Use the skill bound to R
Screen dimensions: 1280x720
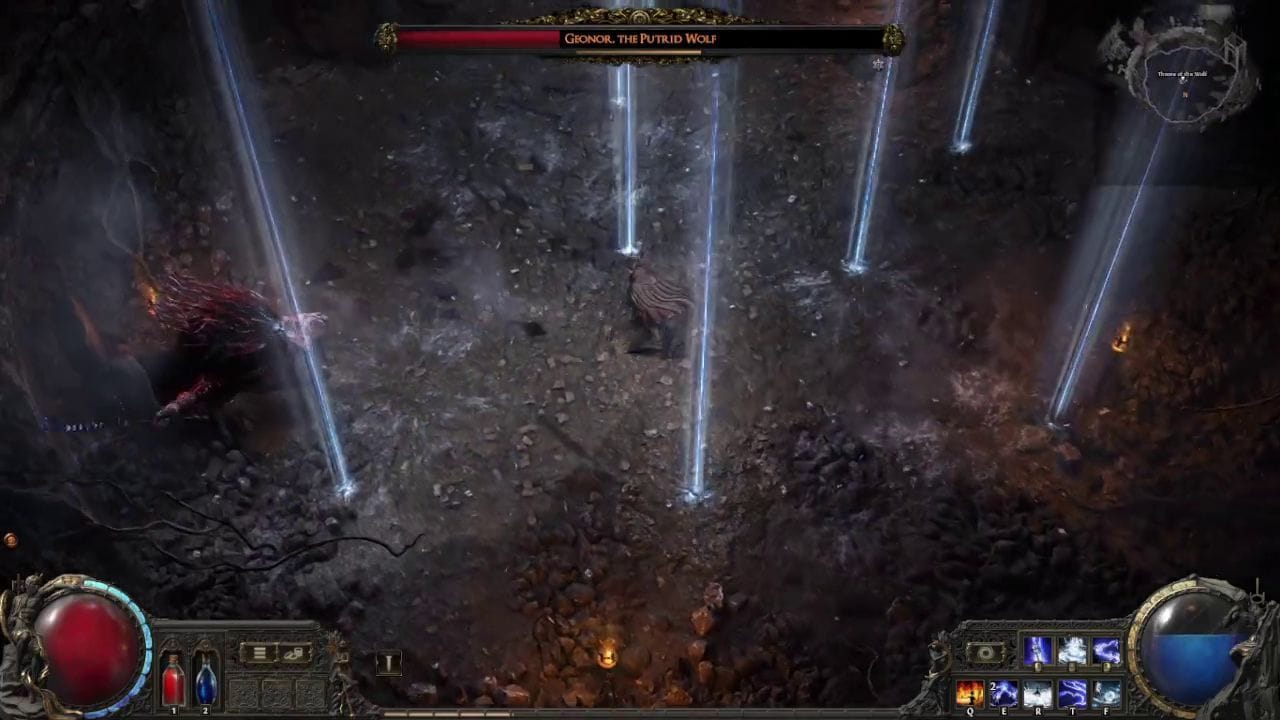tap(1038, 692)
